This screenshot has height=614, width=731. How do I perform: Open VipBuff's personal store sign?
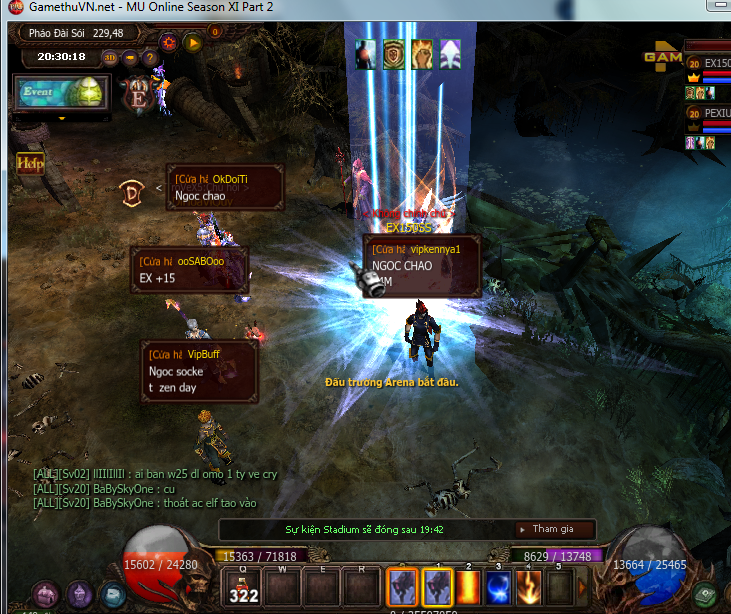pyautogui.click(x=199, y=370)
